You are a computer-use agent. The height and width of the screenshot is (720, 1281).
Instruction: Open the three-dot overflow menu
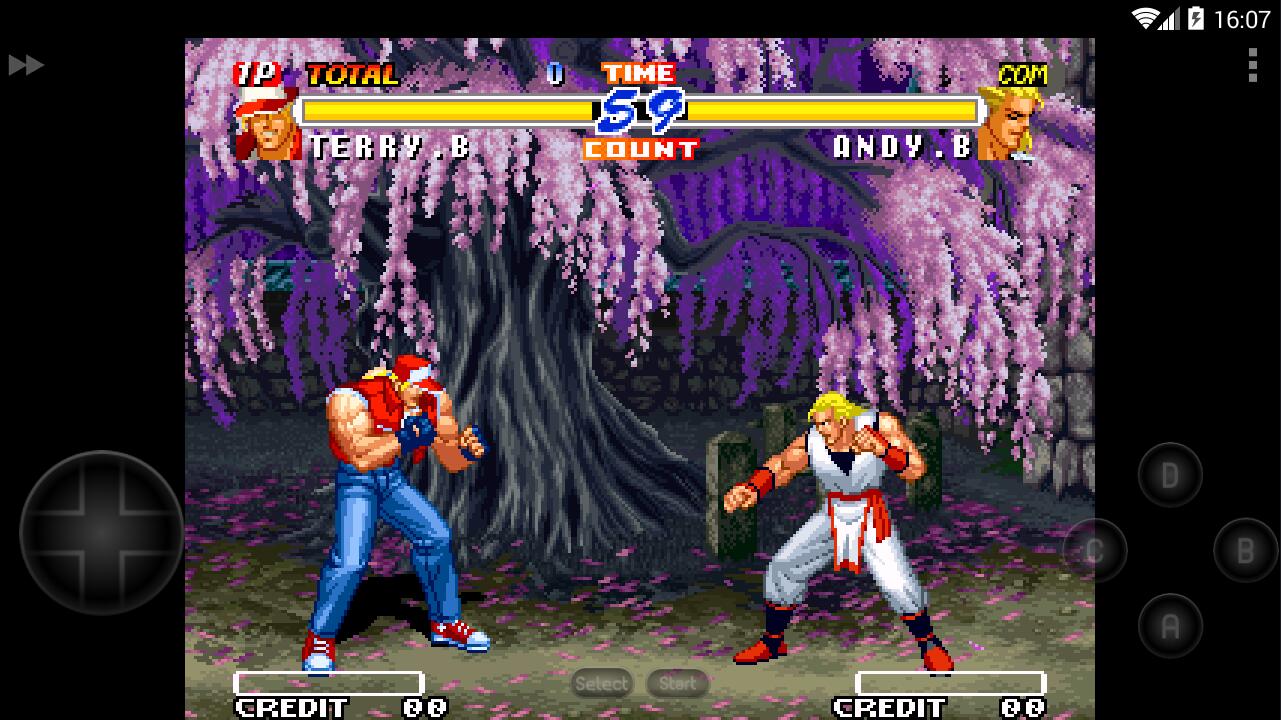click(1252, 65)
